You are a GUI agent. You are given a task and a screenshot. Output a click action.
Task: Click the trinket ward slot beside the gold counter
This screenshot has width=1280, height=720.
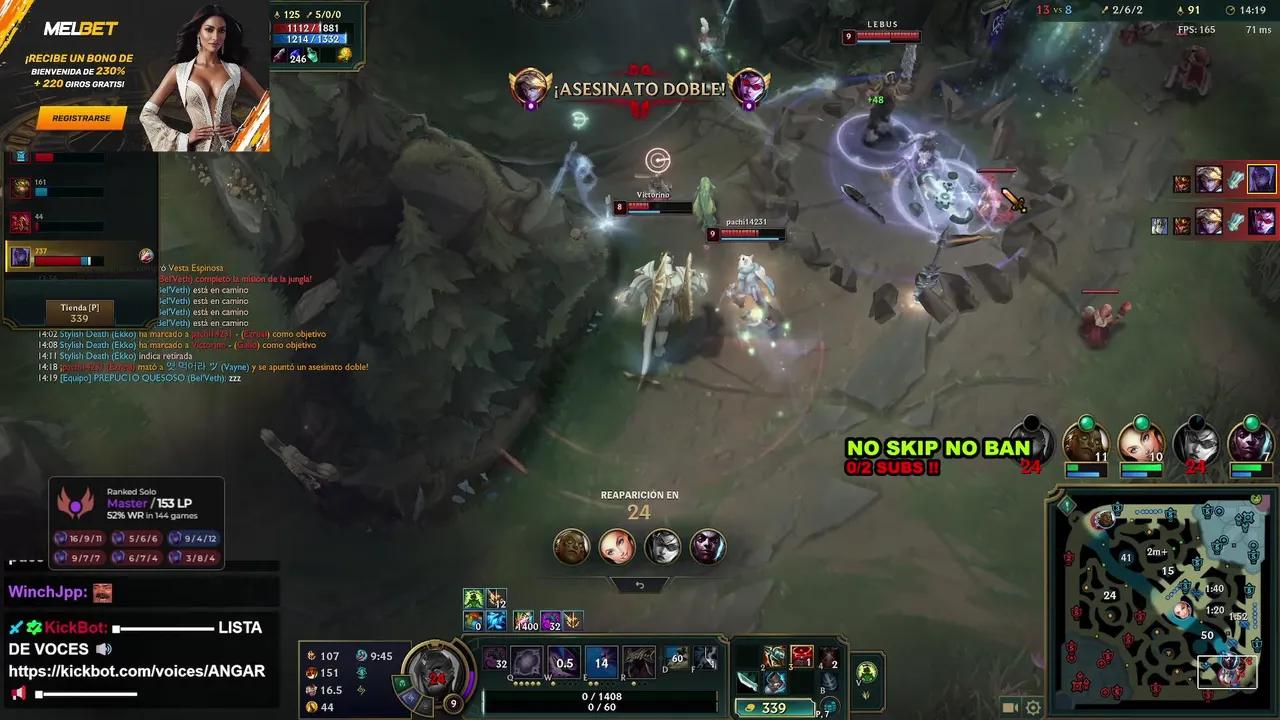click(829, 706)
